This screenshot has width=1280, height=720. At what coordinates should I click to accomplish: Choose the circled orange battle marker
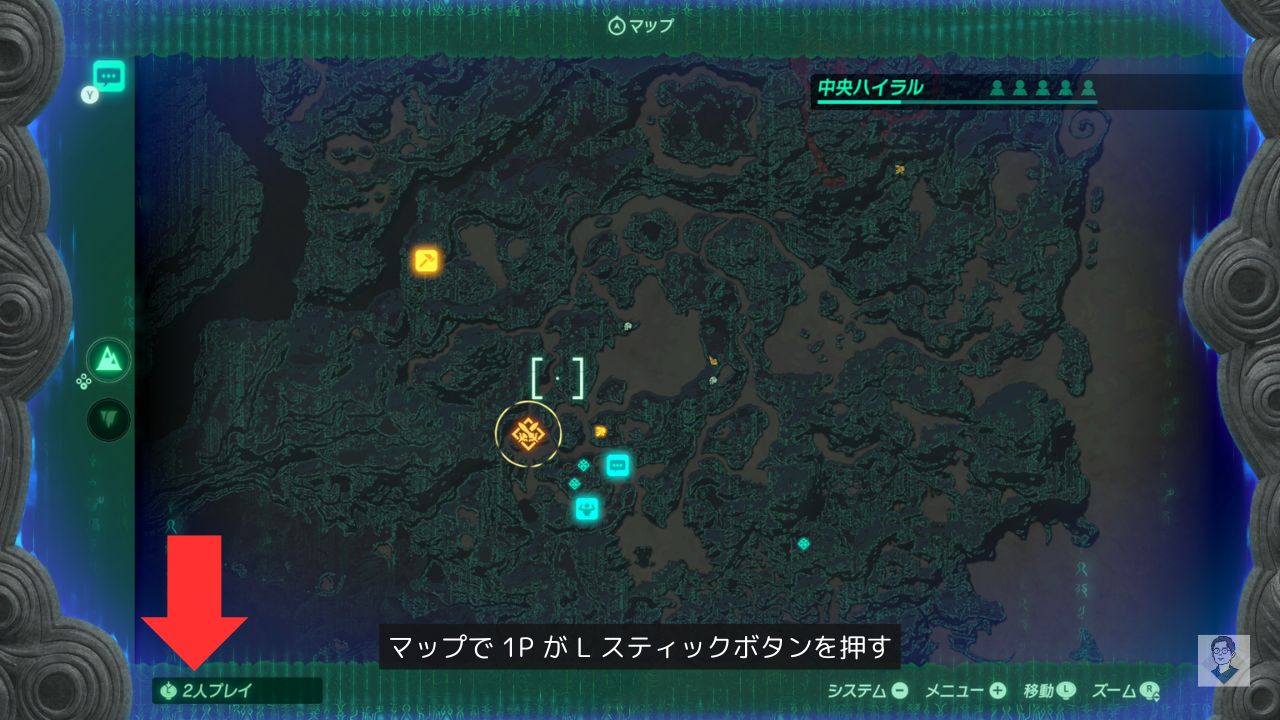tap(527, 434)
